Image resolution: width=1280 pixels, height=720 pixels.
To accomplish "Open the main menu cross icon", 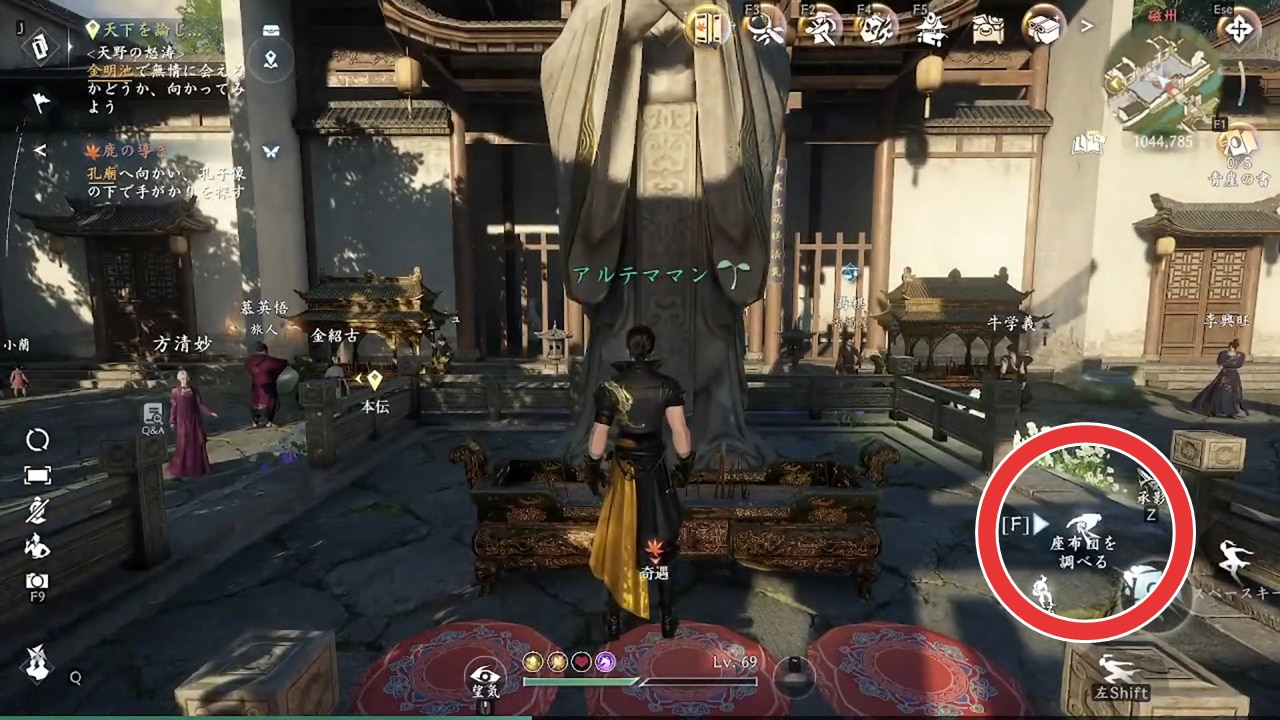I will [x=1238, y=28].
